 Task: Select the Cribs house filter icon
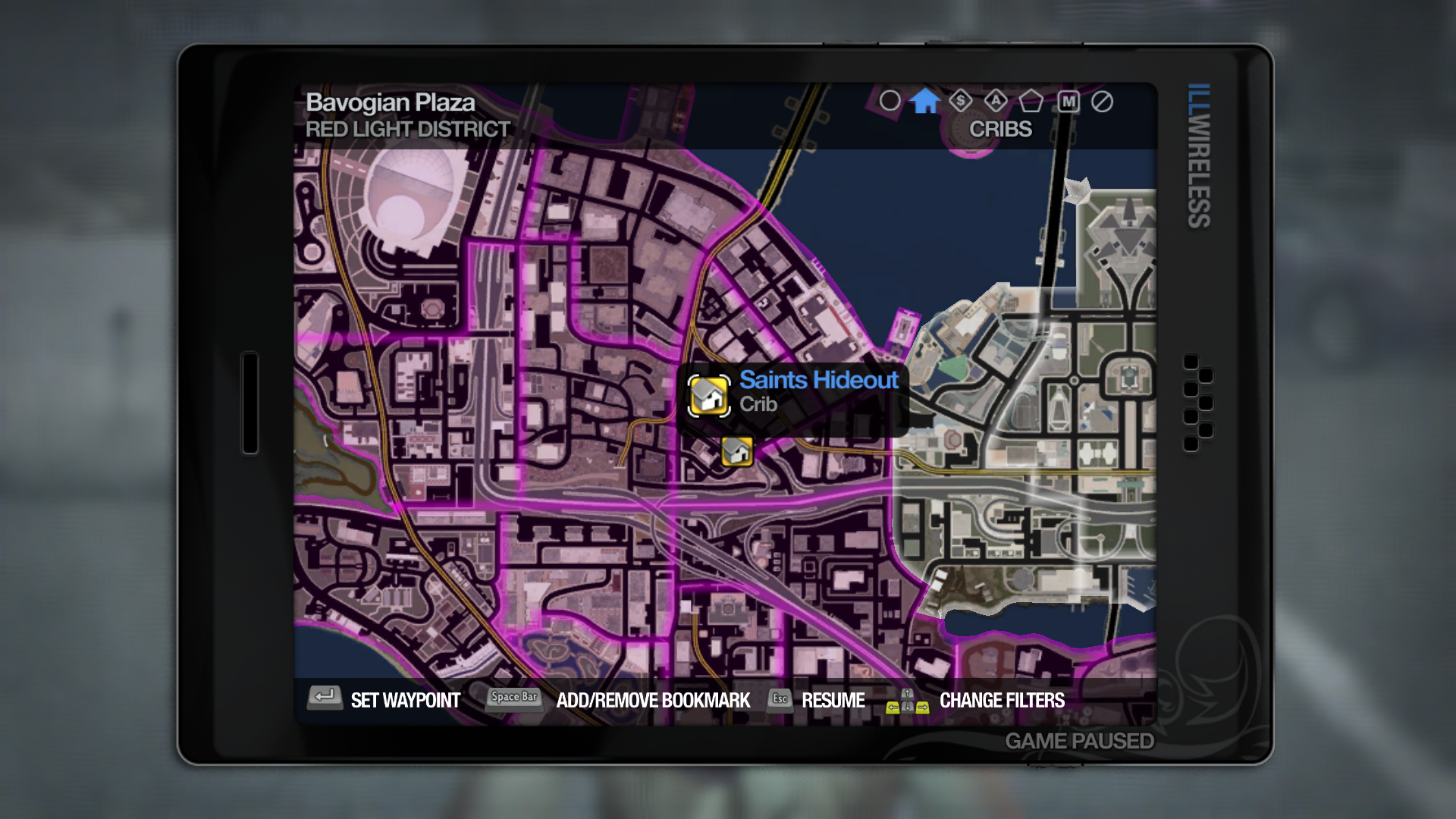pos(926,101)
